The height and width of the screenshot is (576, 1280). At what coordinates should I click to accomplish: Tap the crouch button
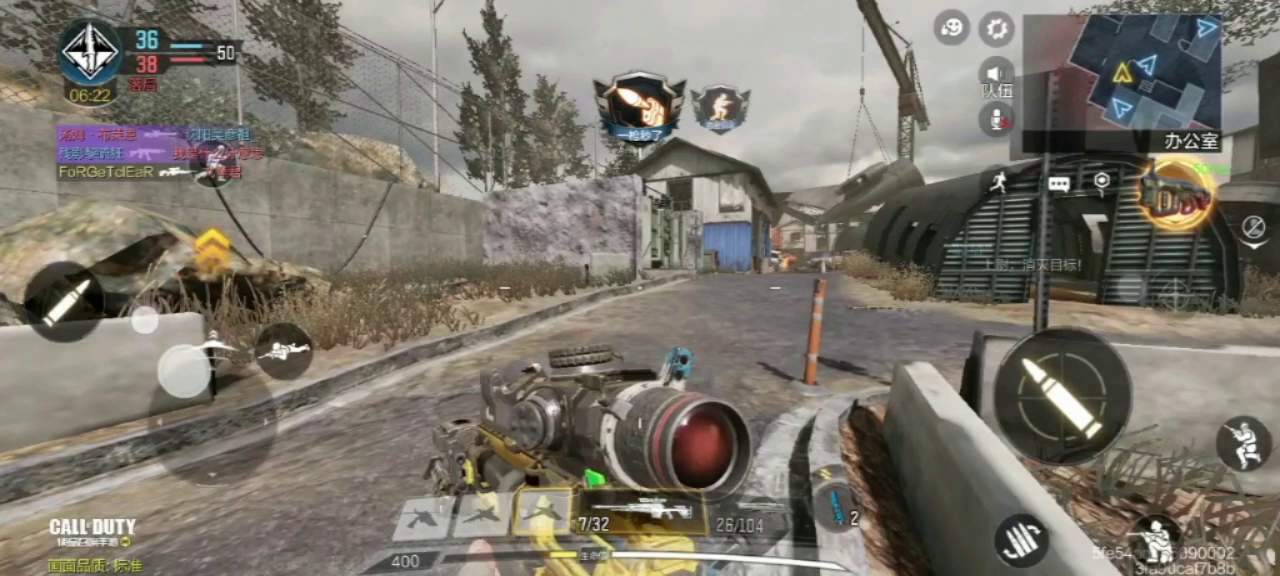click(1243, 443)
